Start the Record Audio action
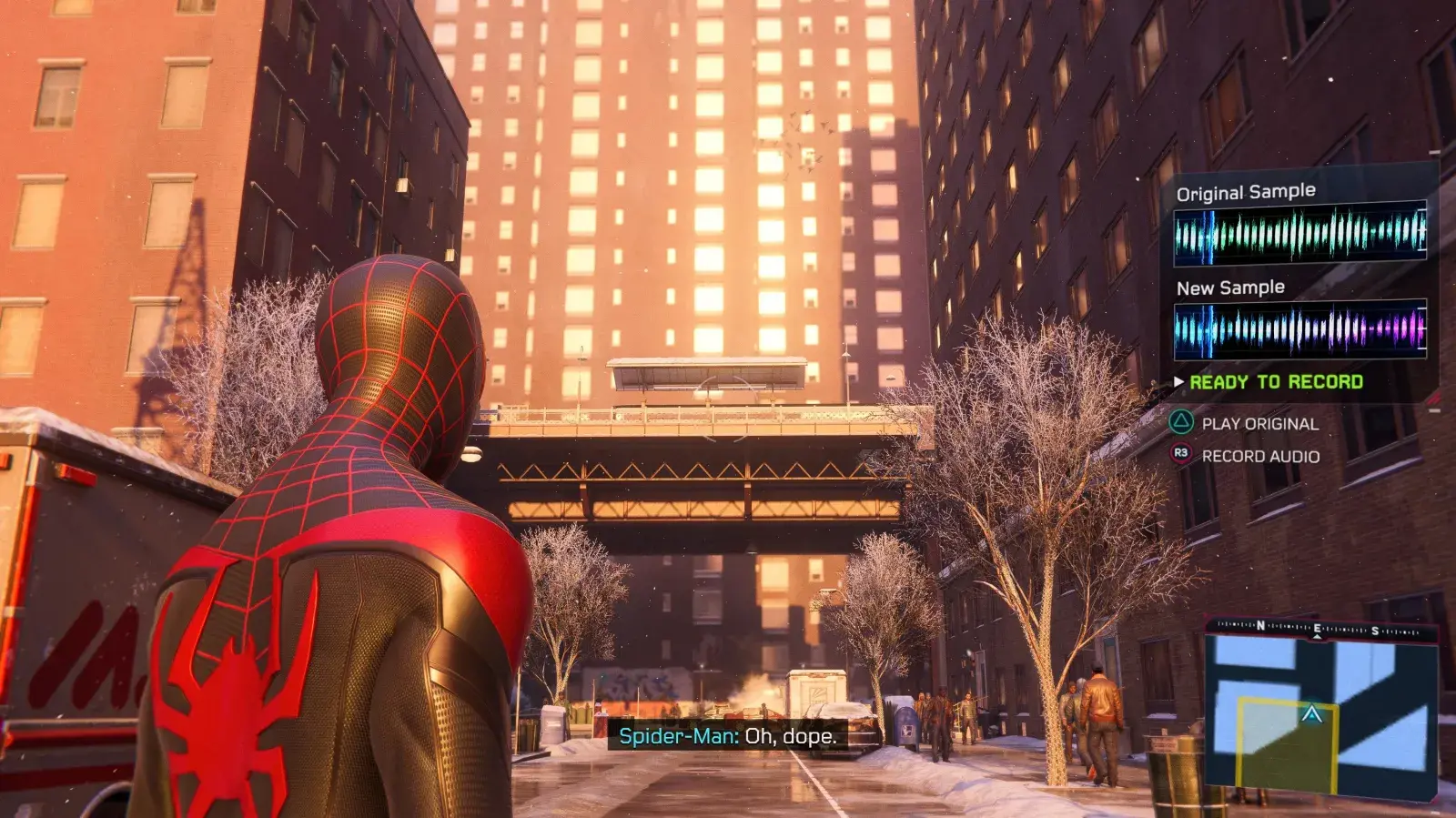 [x=1259, y=456]
